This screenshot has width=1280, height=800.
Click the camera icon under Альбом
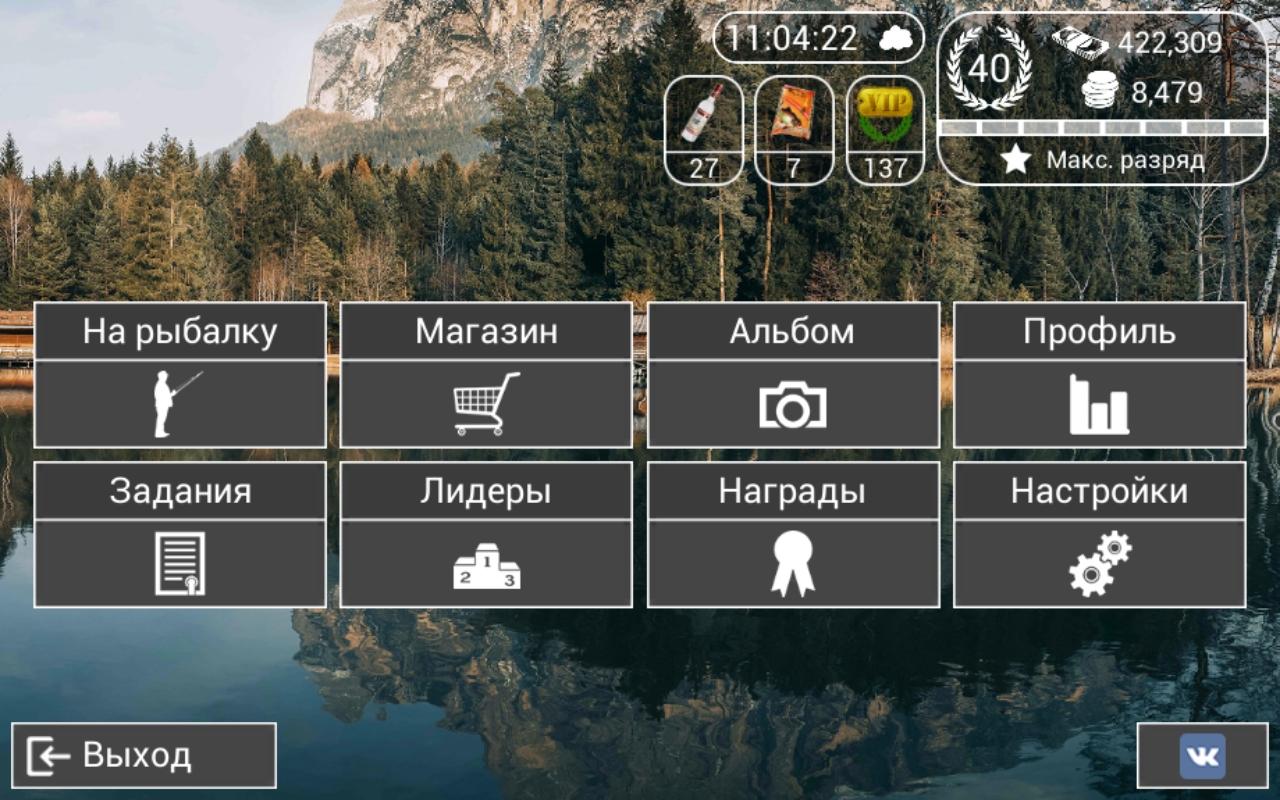pyautogui.click(x=794, y=402)
